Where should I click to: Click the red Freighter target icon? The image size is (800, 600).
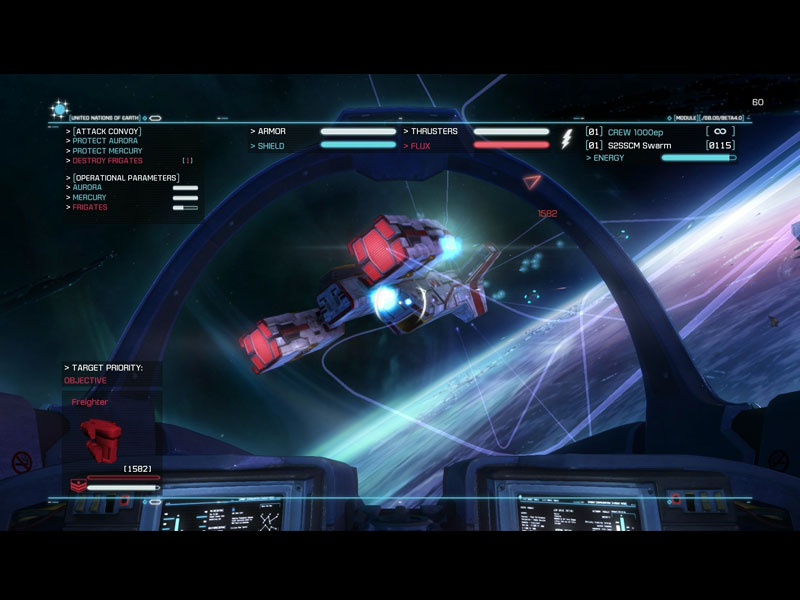click(x=99, y=433)
